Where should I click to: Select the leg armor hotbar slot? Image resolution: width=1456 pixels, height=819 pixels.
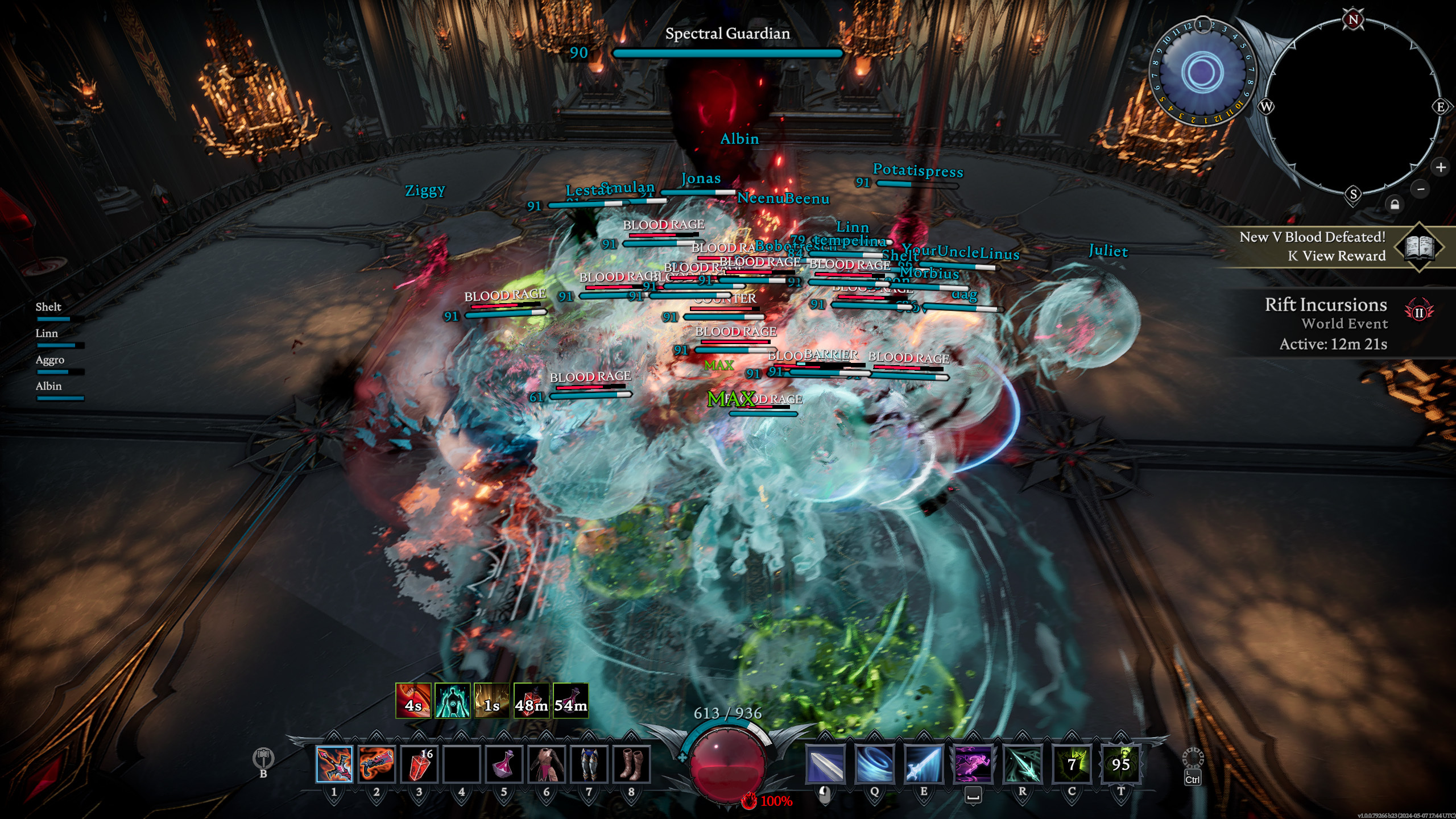tap(589, 764)
